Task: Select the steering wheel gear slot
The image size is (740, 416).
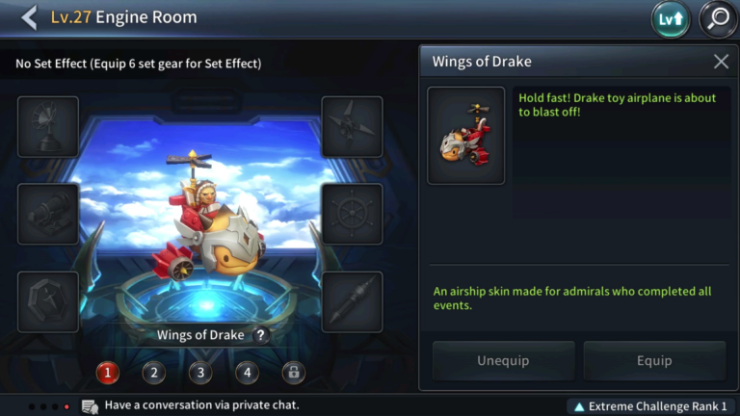Action: (x=352, y=214)
